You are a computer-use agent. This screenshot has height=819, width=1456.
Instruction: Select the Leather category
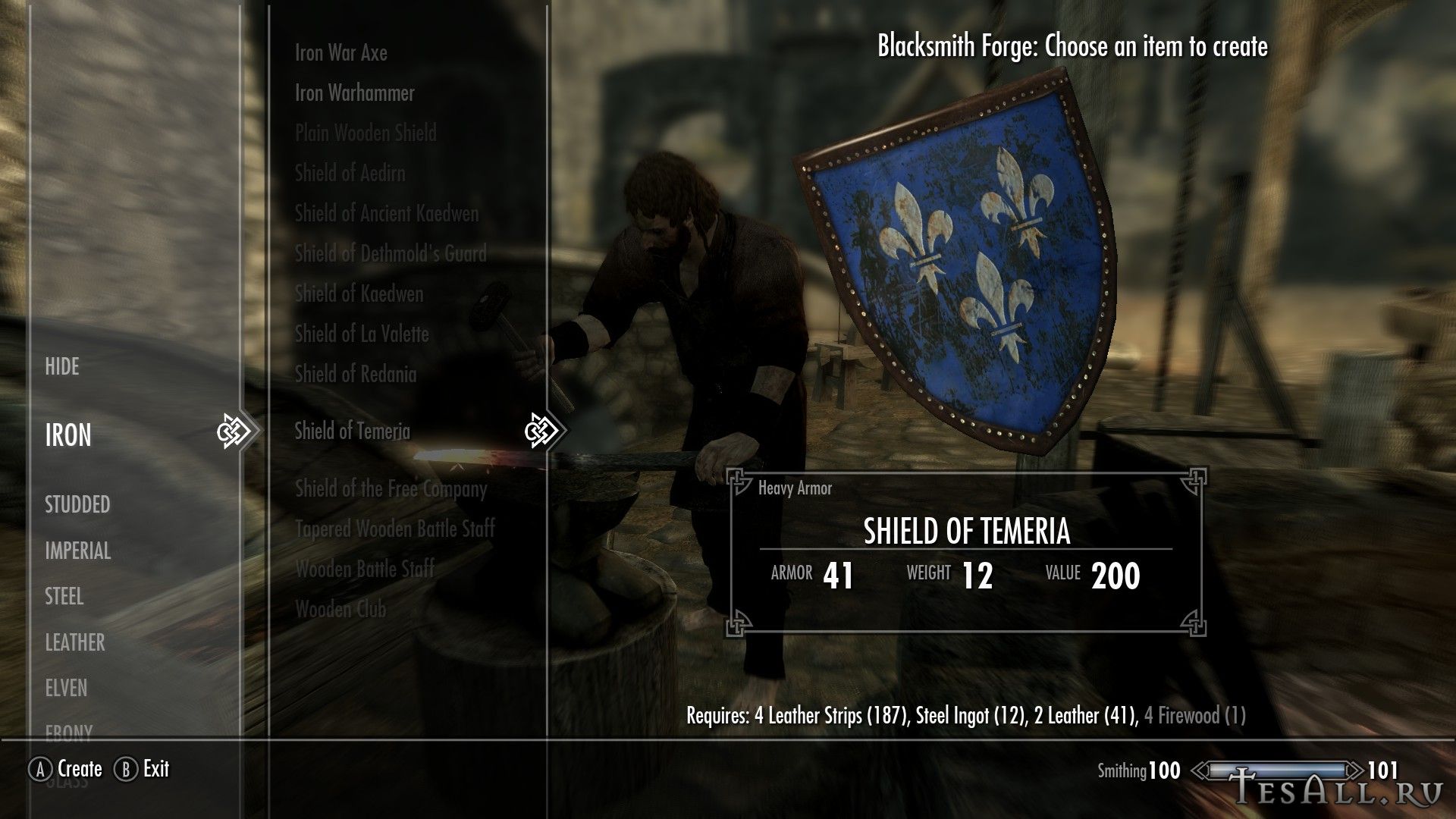[x=74, y=643]
